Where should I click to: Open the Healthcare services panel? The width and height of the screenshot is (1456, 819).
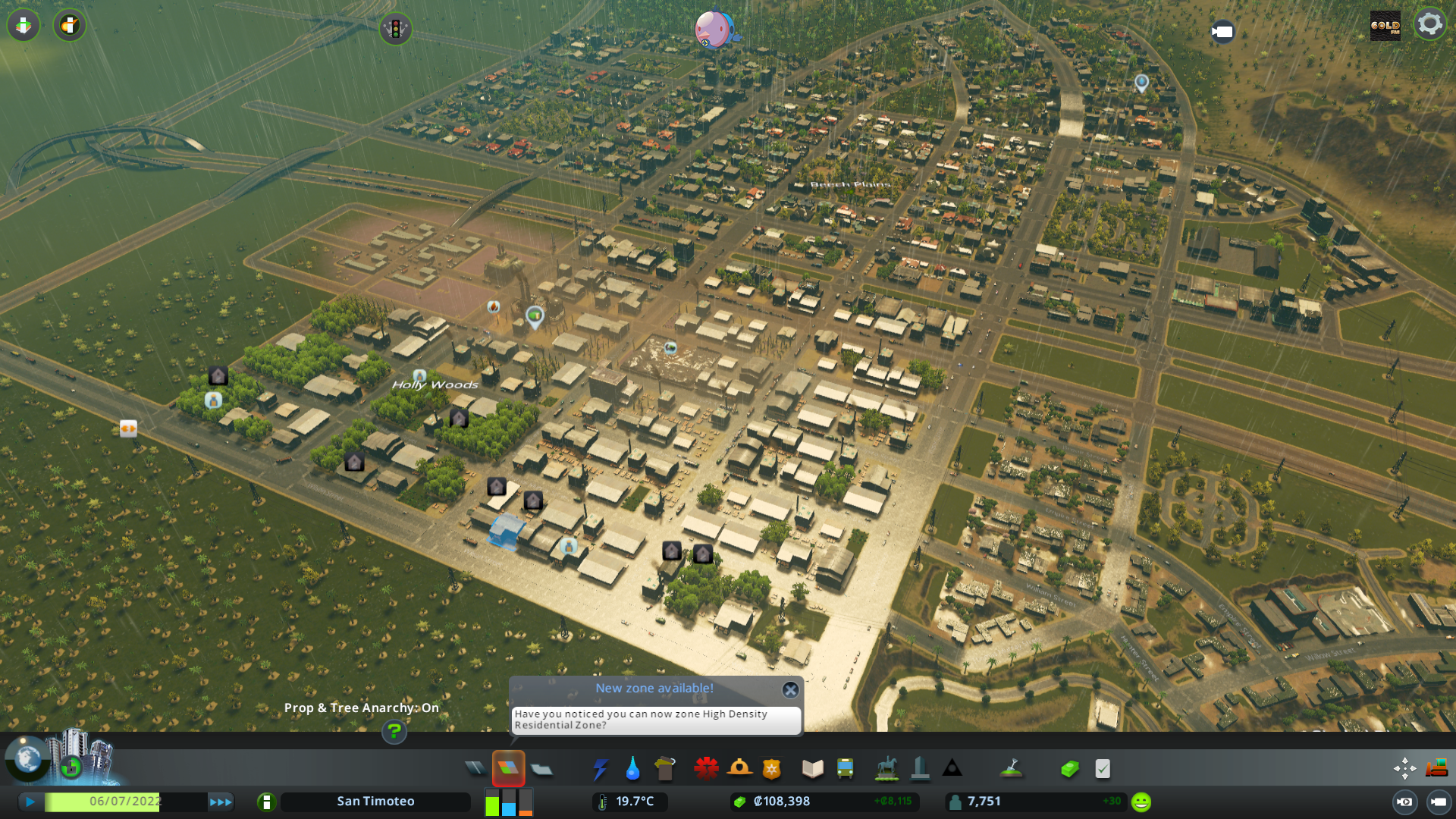click(x=706, y=768)
